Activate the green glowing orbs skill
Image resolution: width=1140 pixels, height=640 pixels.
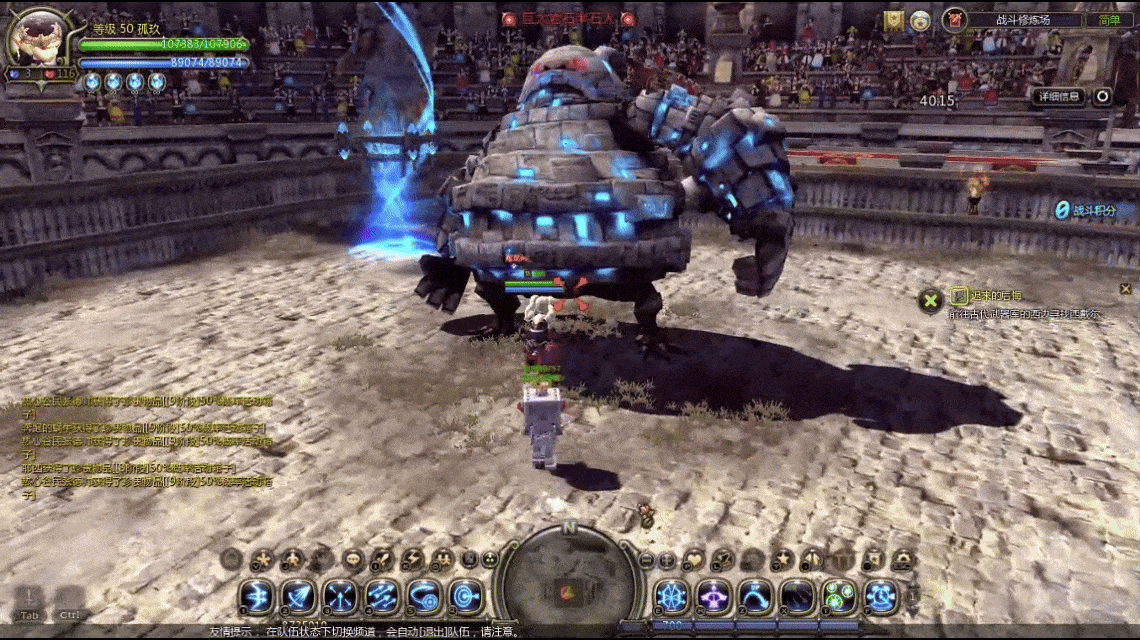[838, 596]
